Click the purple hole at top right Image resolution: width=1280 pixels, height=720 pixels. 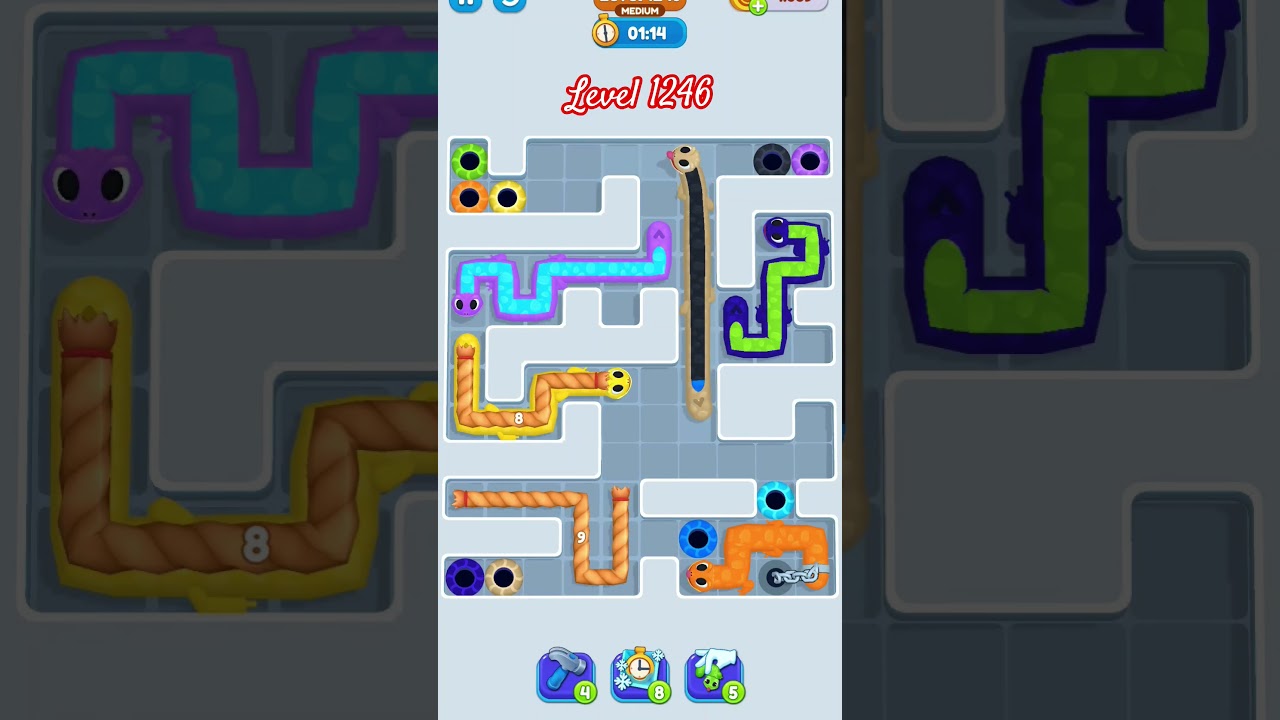pos(812,160)
